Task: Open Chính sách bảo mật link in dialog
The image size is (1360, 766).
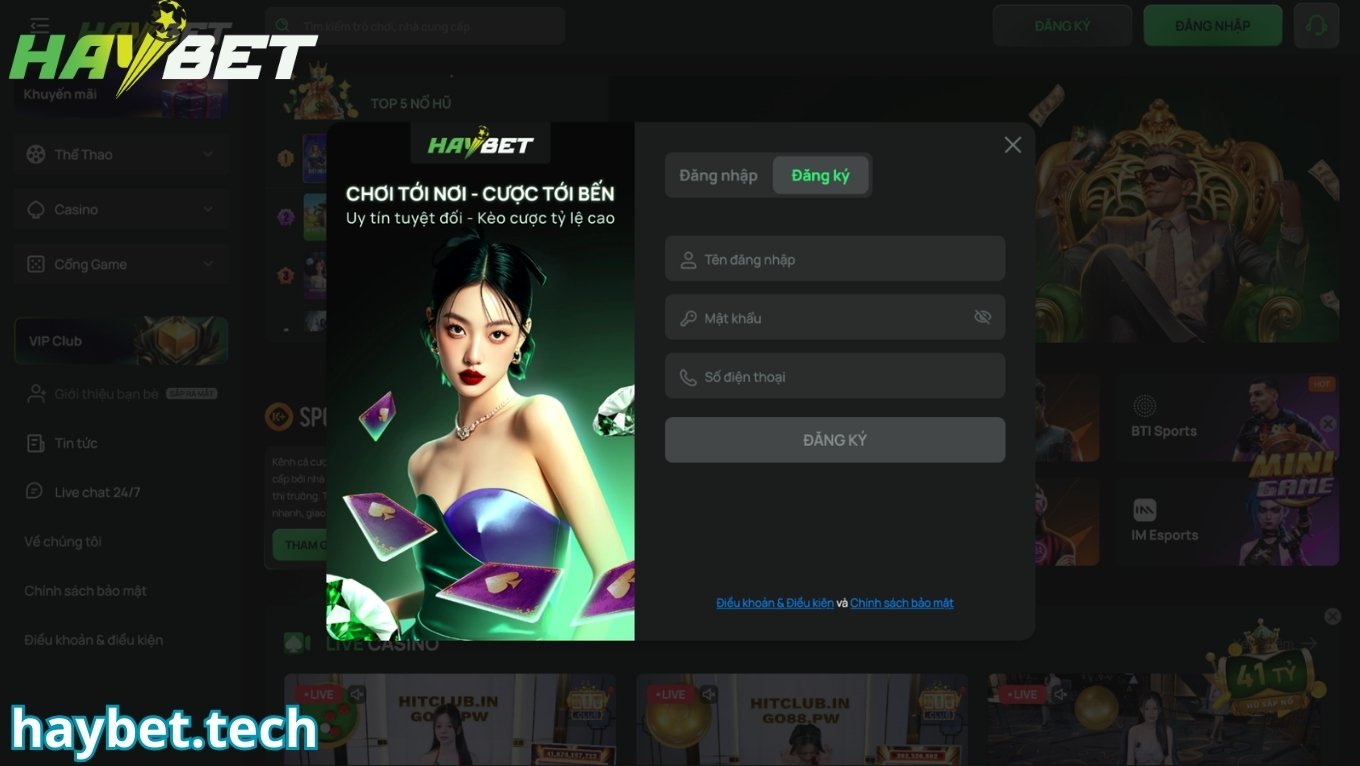Action: (901, 603)
